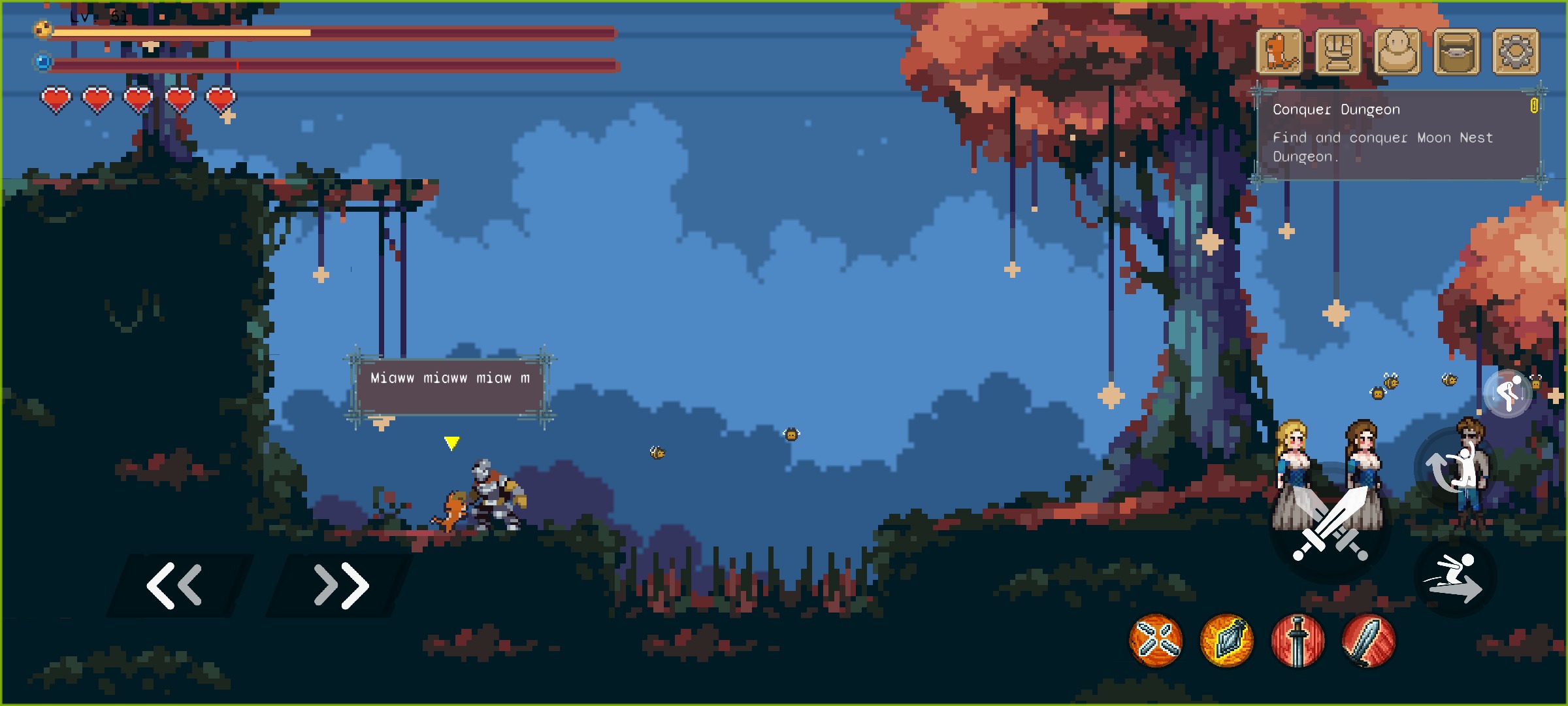Open the fist skills menu
The height and width of the screenshot is (706, 1568).
[1338, 52]
